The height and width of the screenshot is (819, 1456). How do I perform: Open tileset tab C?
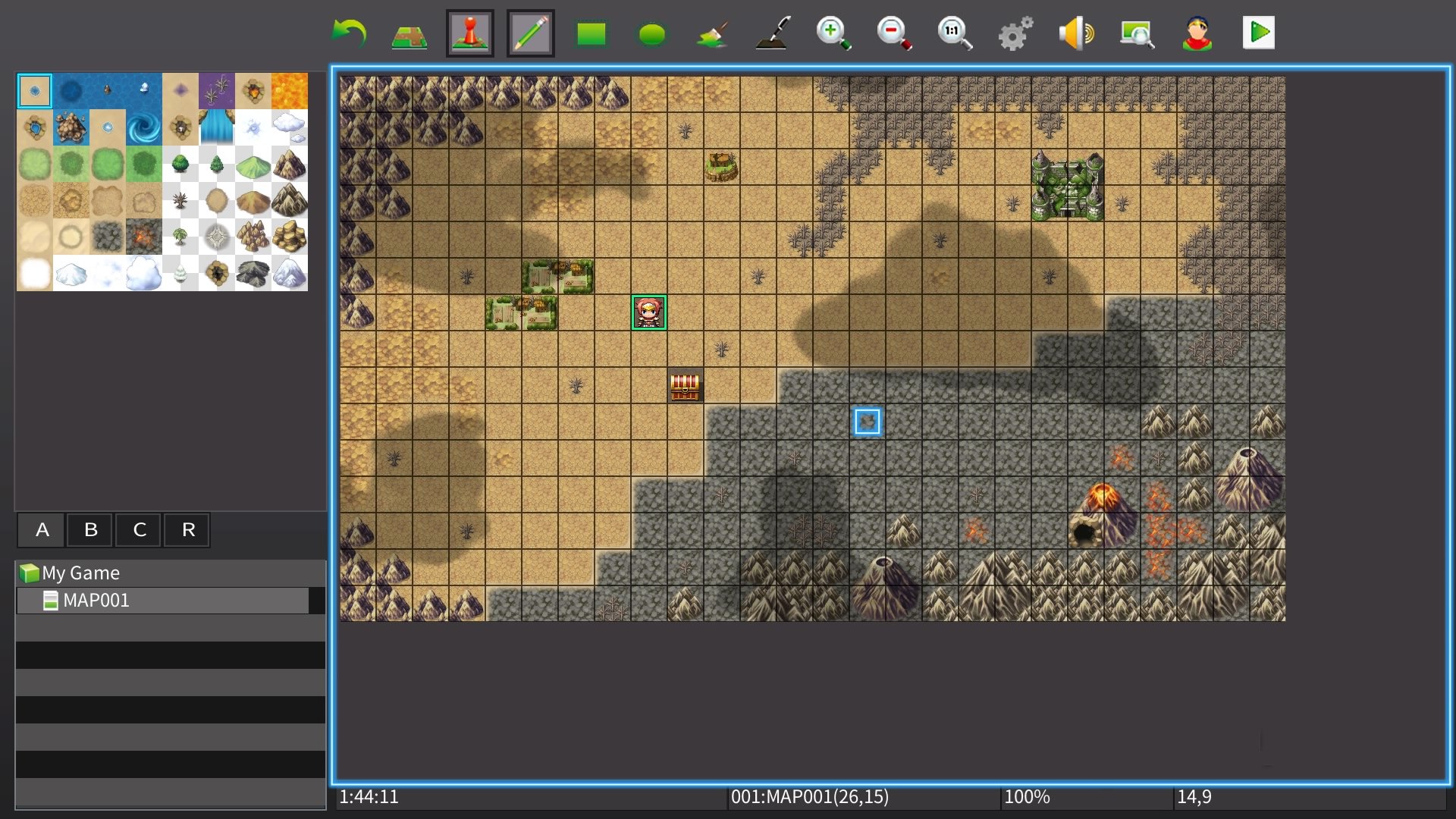(139, 529)
